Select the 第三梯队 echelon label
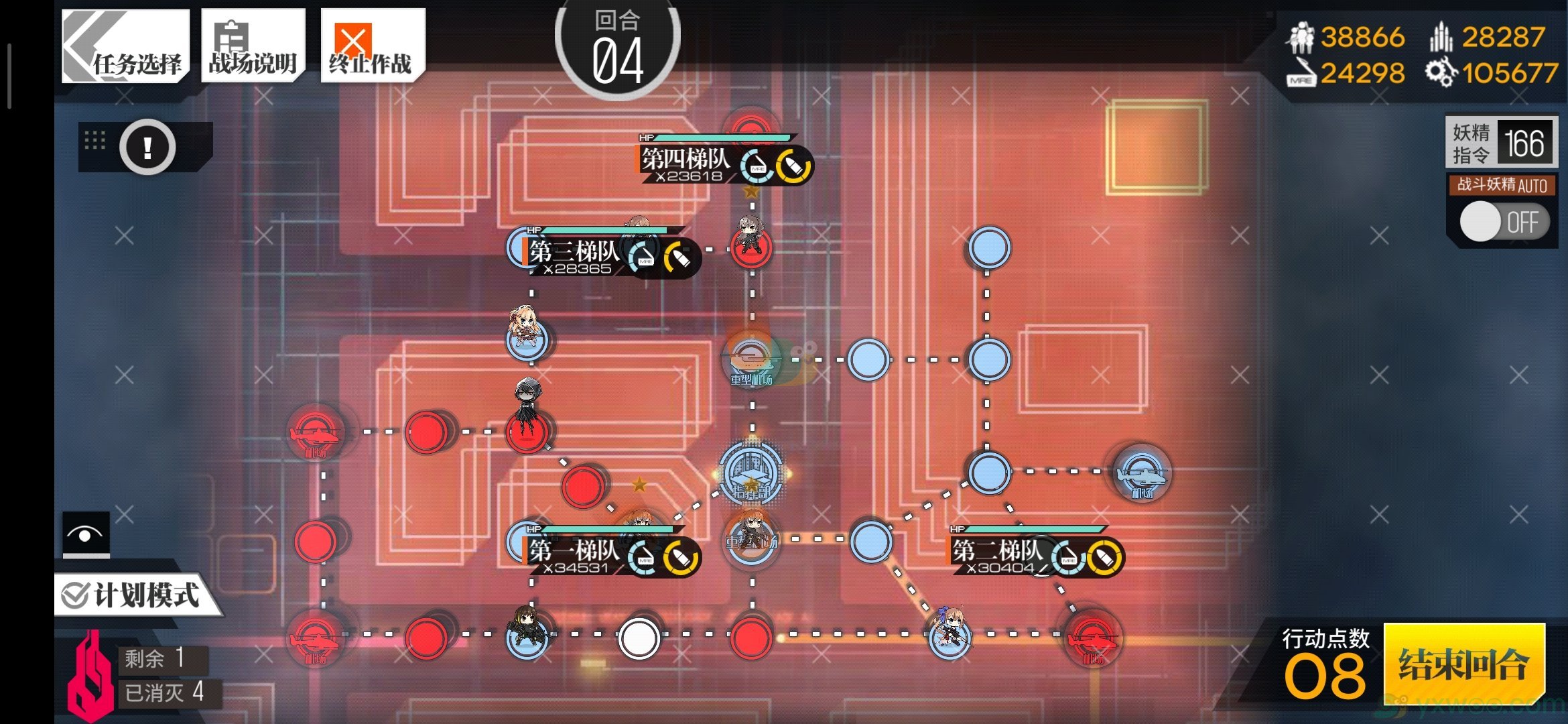 coord(575,253)
